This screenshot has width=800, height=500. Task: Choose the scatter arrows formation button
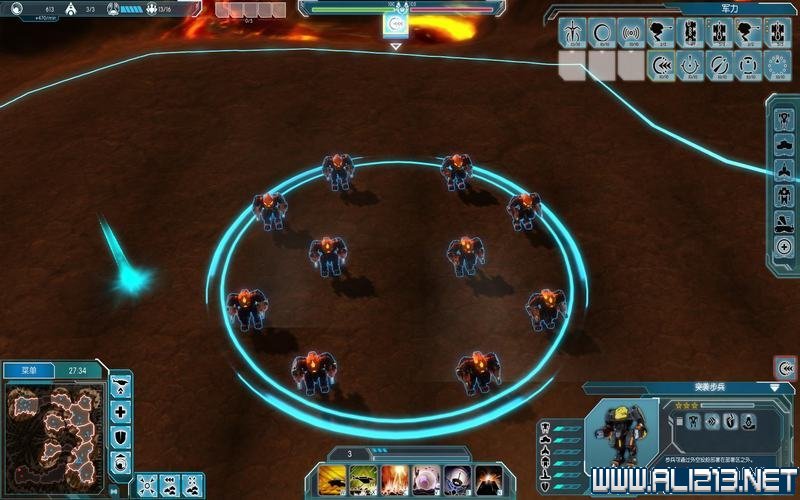pyautogui.click(x=147, y=485)
